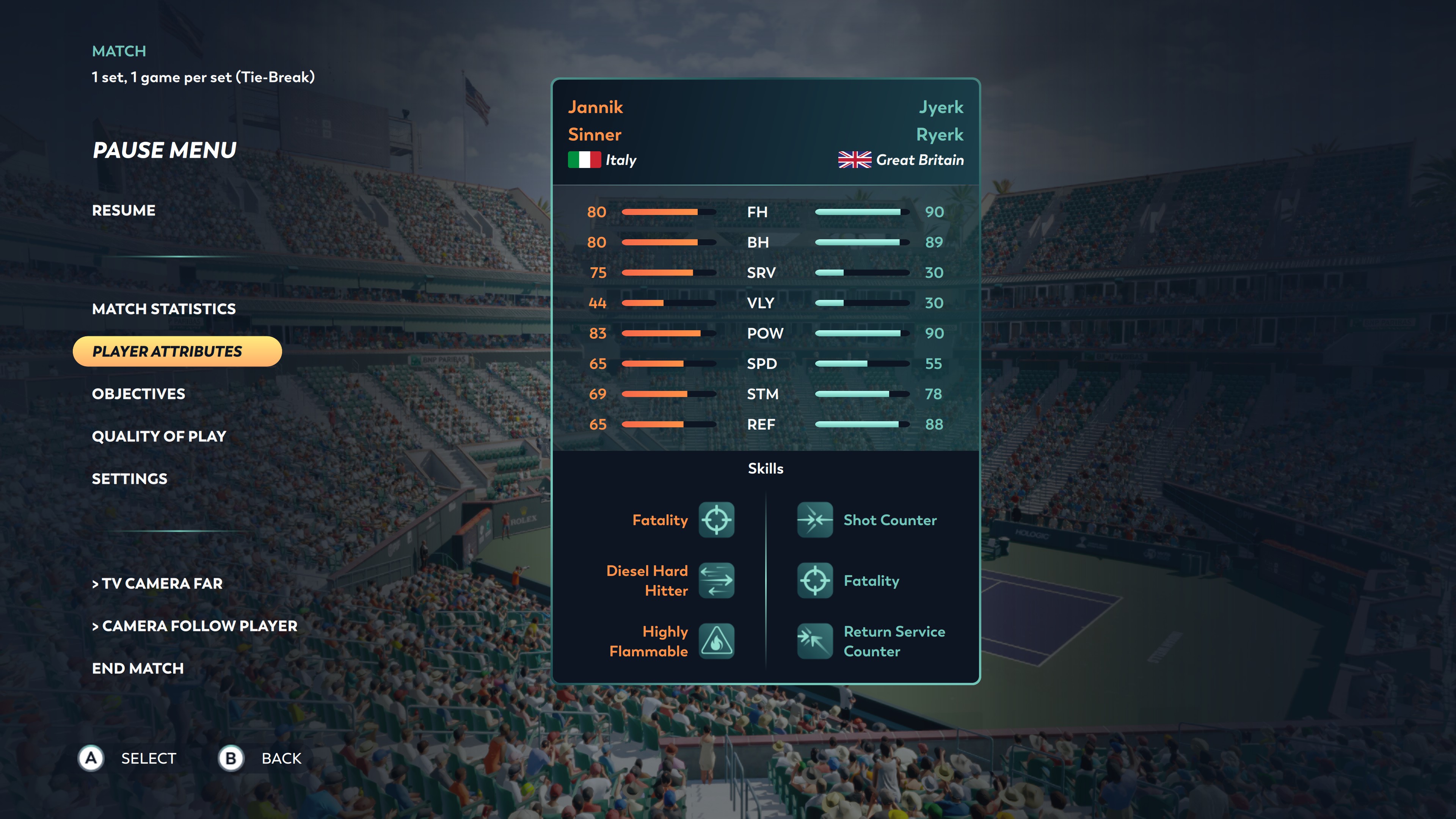Screen dimensions: 1456x819
Task: Open the Quality of Play screen
Action: point(159,436)
